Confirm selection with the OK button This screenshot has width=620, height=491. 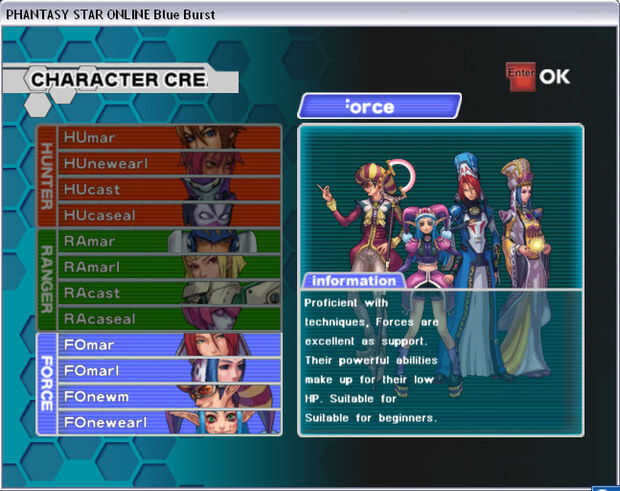(x=539, y=76)
